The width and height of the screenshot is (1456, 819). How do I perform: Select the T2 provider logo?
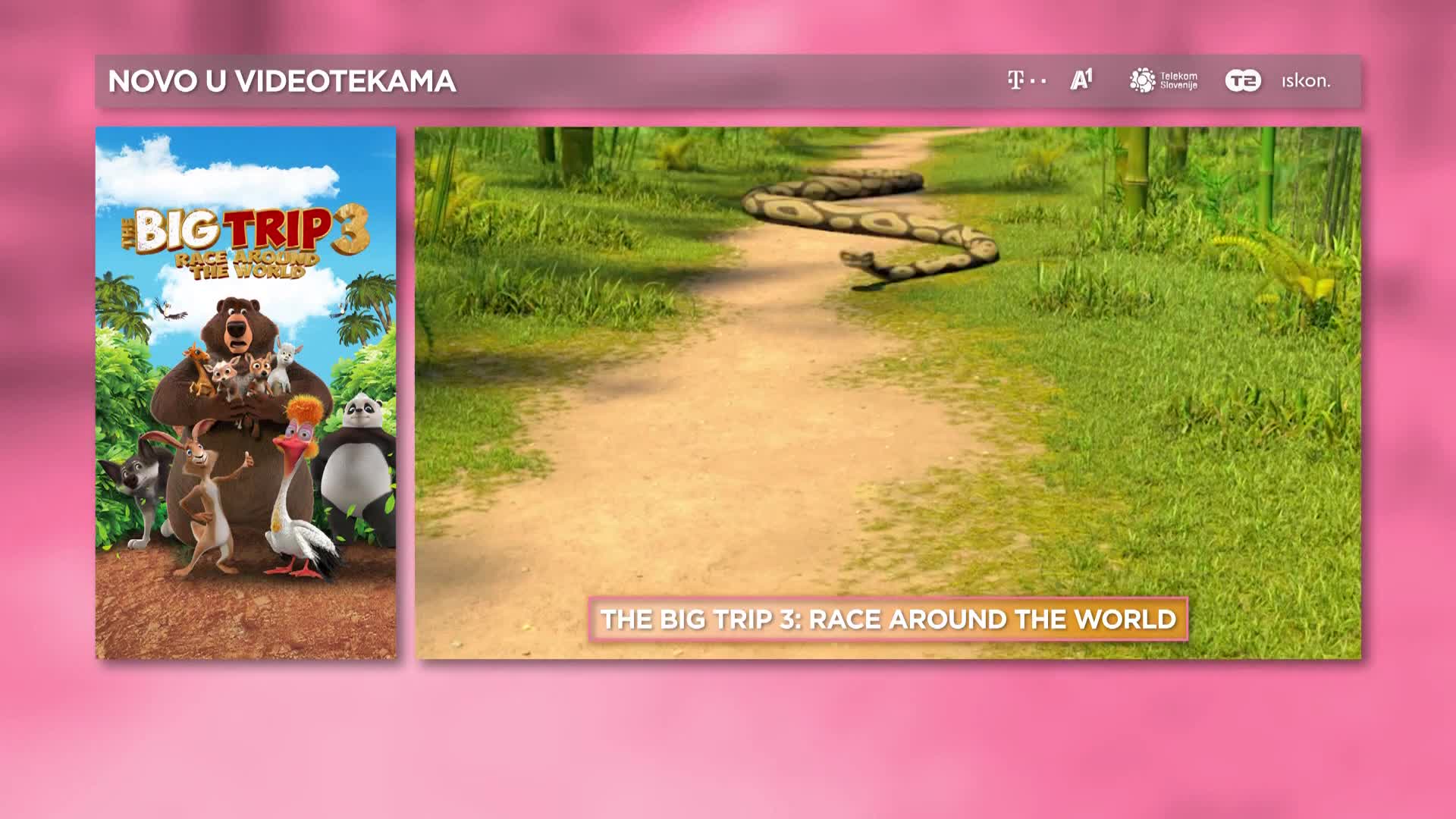(1243, 80)
